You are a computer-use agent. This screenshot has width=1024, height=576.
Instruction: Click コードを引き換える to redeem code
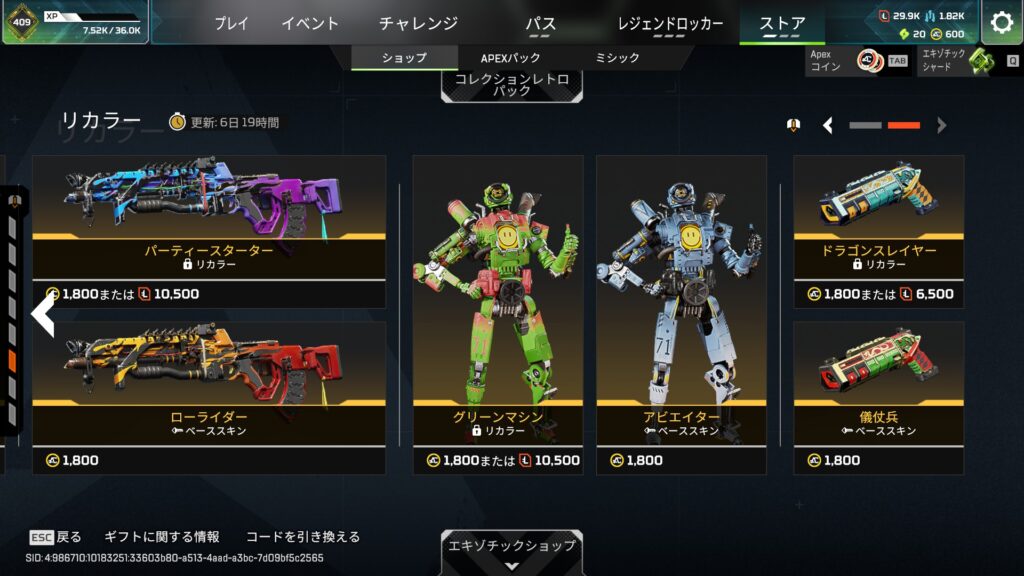coord(302,537)
